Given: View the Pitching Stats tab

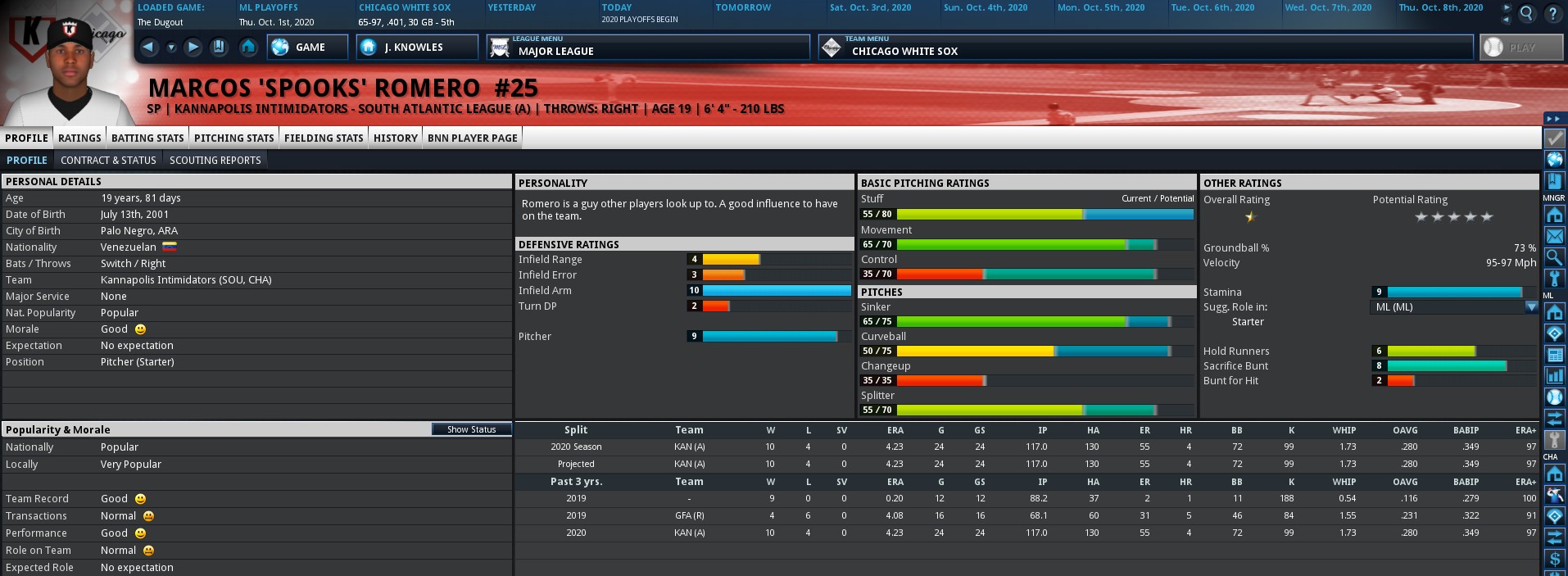Looking at the screenshot, I should tap(233, 138).
